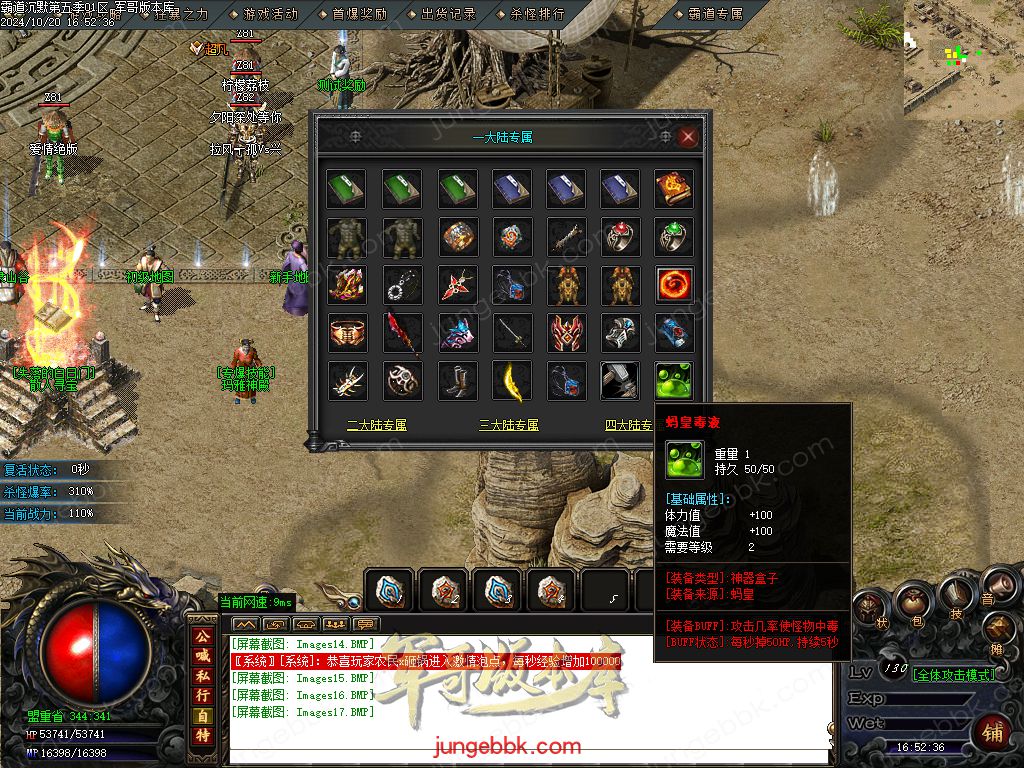Open the 铺 shop button
The height and width of the screenshot is (768, 1024).
992,731
